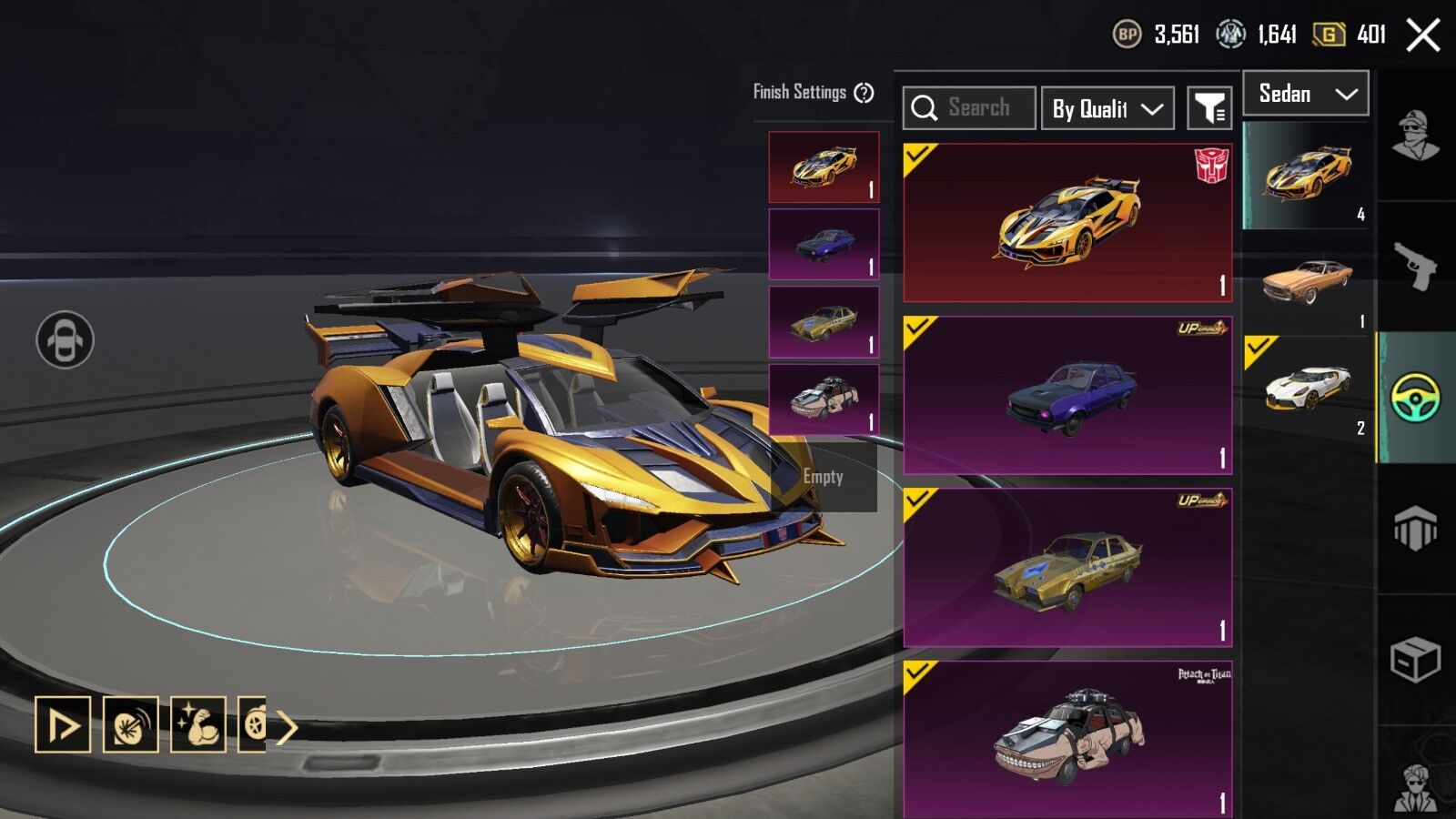1456x819 pixels.
Task: Select the orange muscle car vehicle
Action: pos(1307,282)
